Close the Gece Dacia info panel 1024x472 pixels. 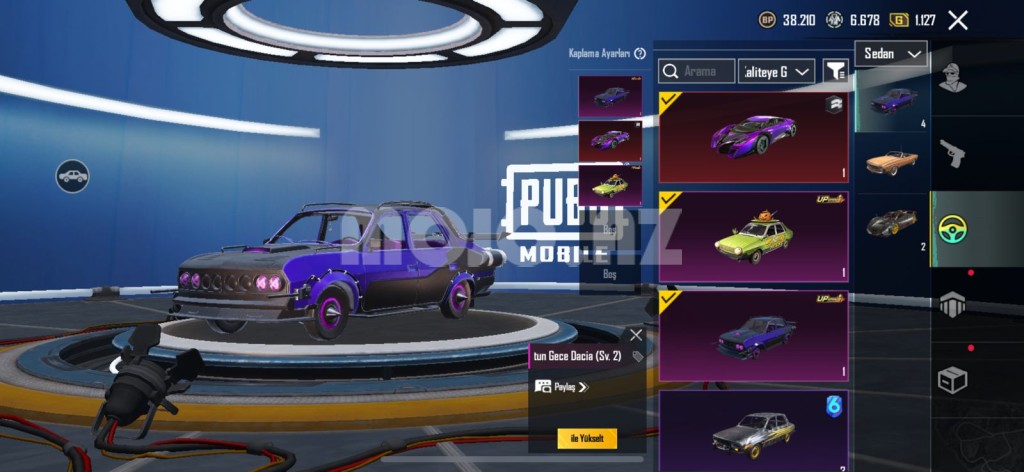pyautogui.click(x=636, y=335)
